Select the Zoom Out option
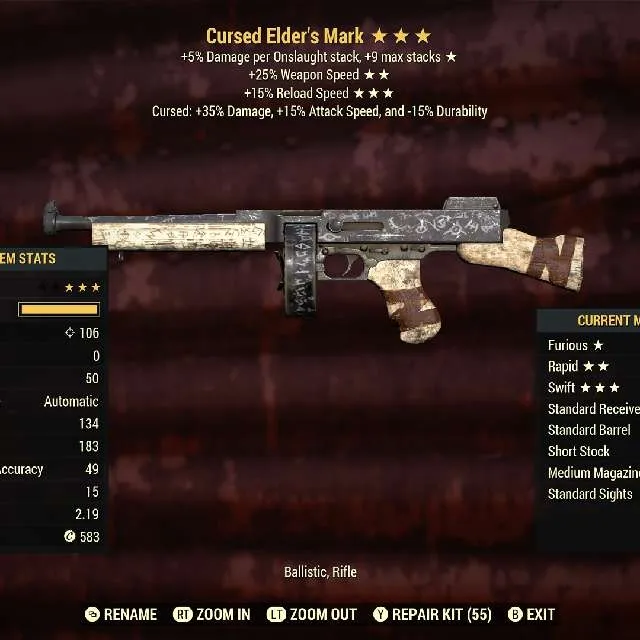Screen dimensions: 640x640 313,614
